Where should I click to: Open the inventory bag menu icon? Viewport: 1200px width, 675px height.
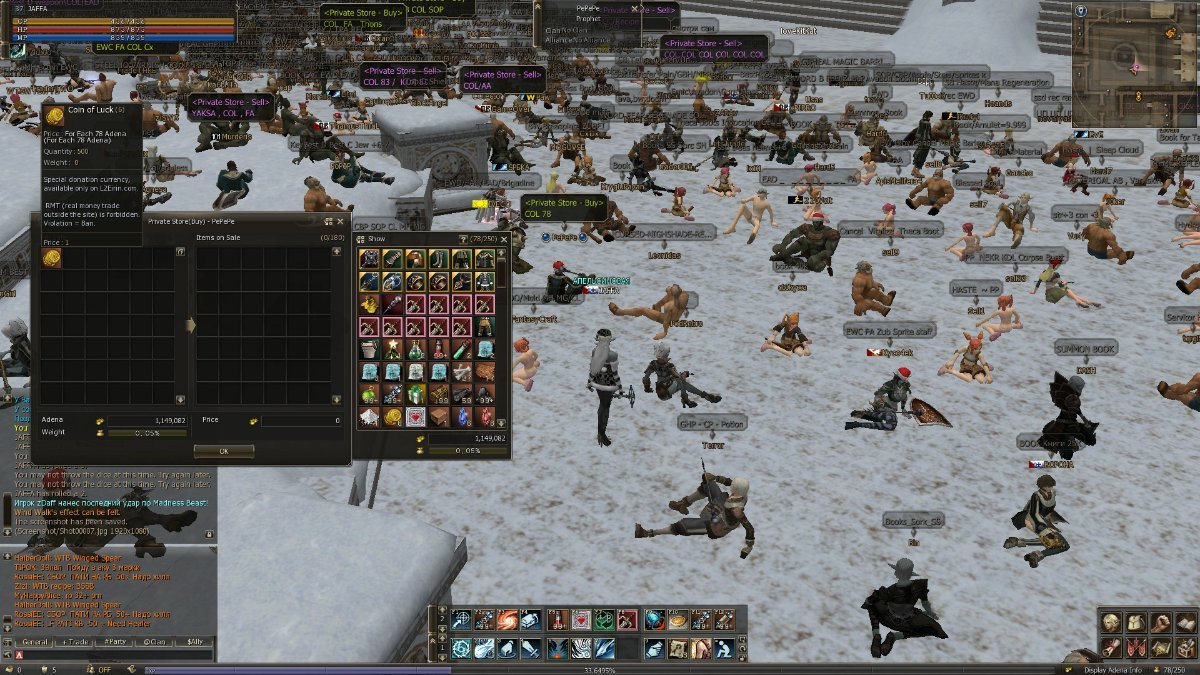tap(1135, 623)
